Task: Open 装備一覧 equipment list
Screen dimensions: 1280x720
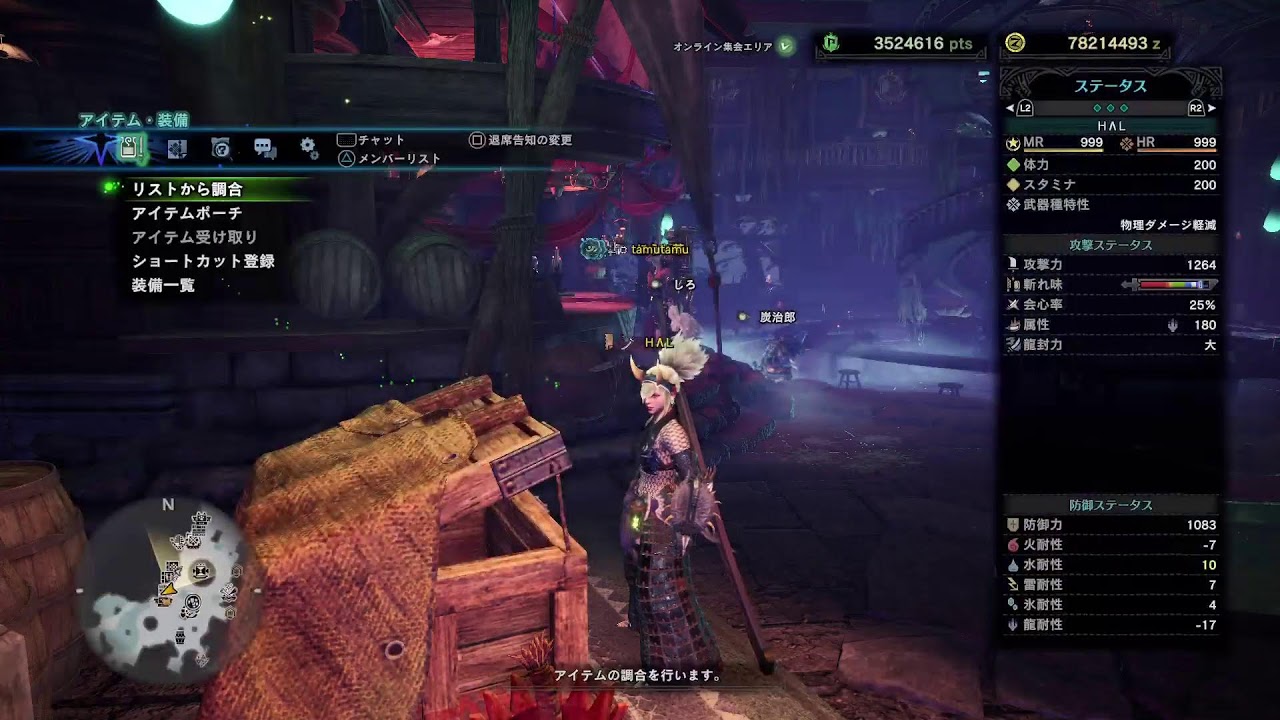Action: (x=163, y=285)
